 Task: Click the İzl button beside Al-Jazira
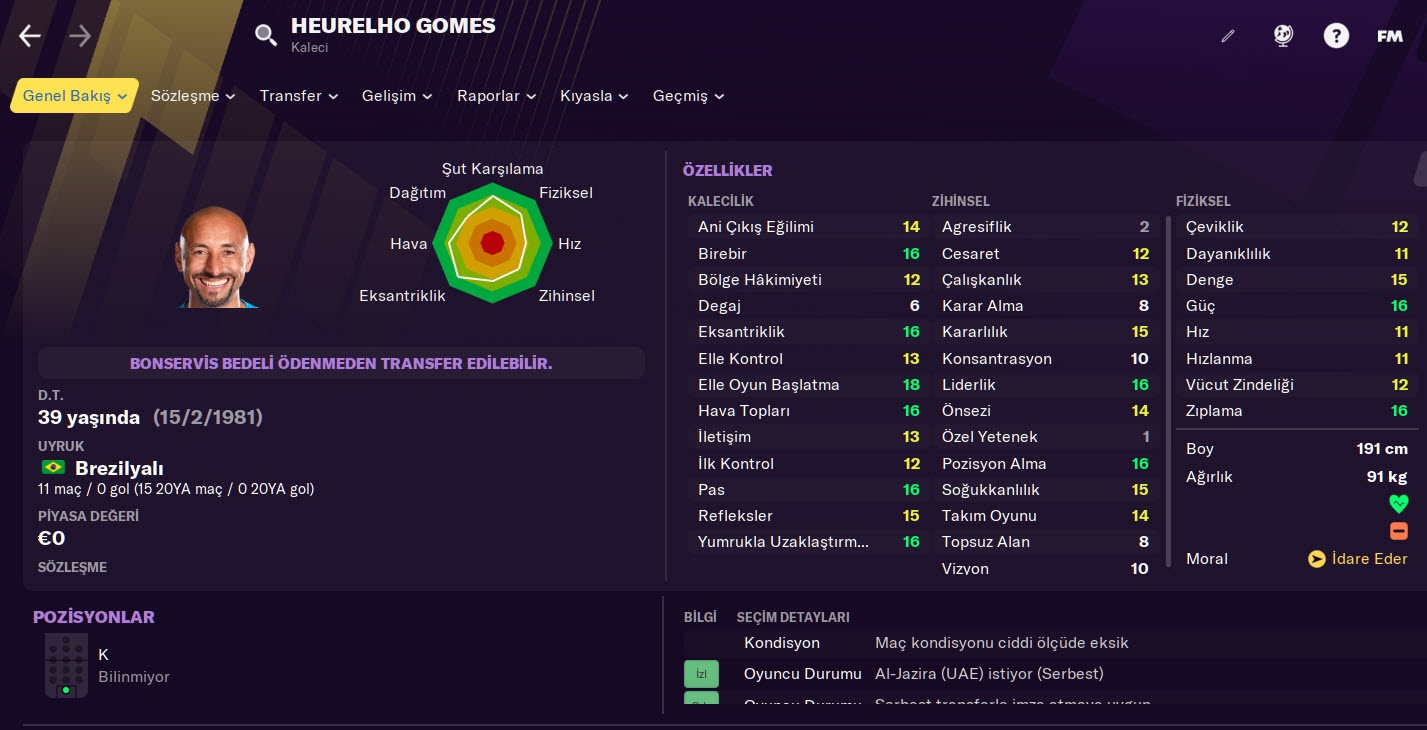coord(701,674)
